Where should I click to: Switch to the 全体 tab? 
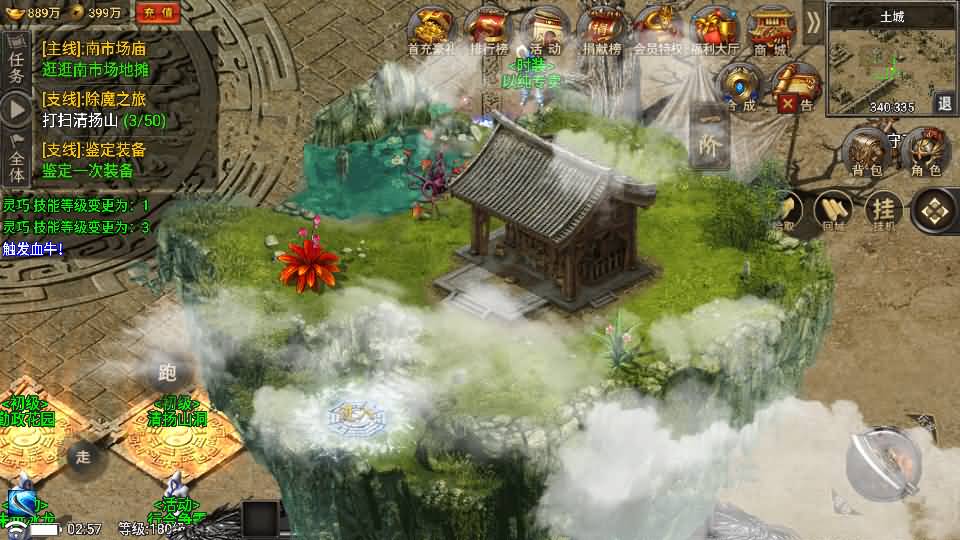click(15, 157)
